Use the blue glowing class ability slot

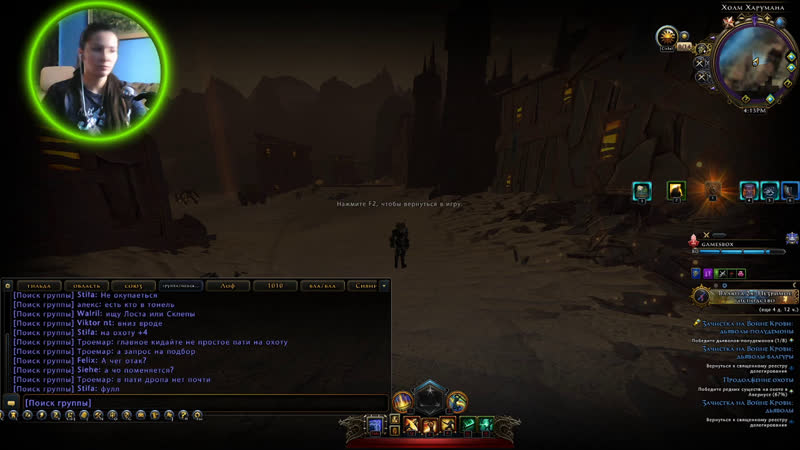pyautogui.click(x=377, y=426)
